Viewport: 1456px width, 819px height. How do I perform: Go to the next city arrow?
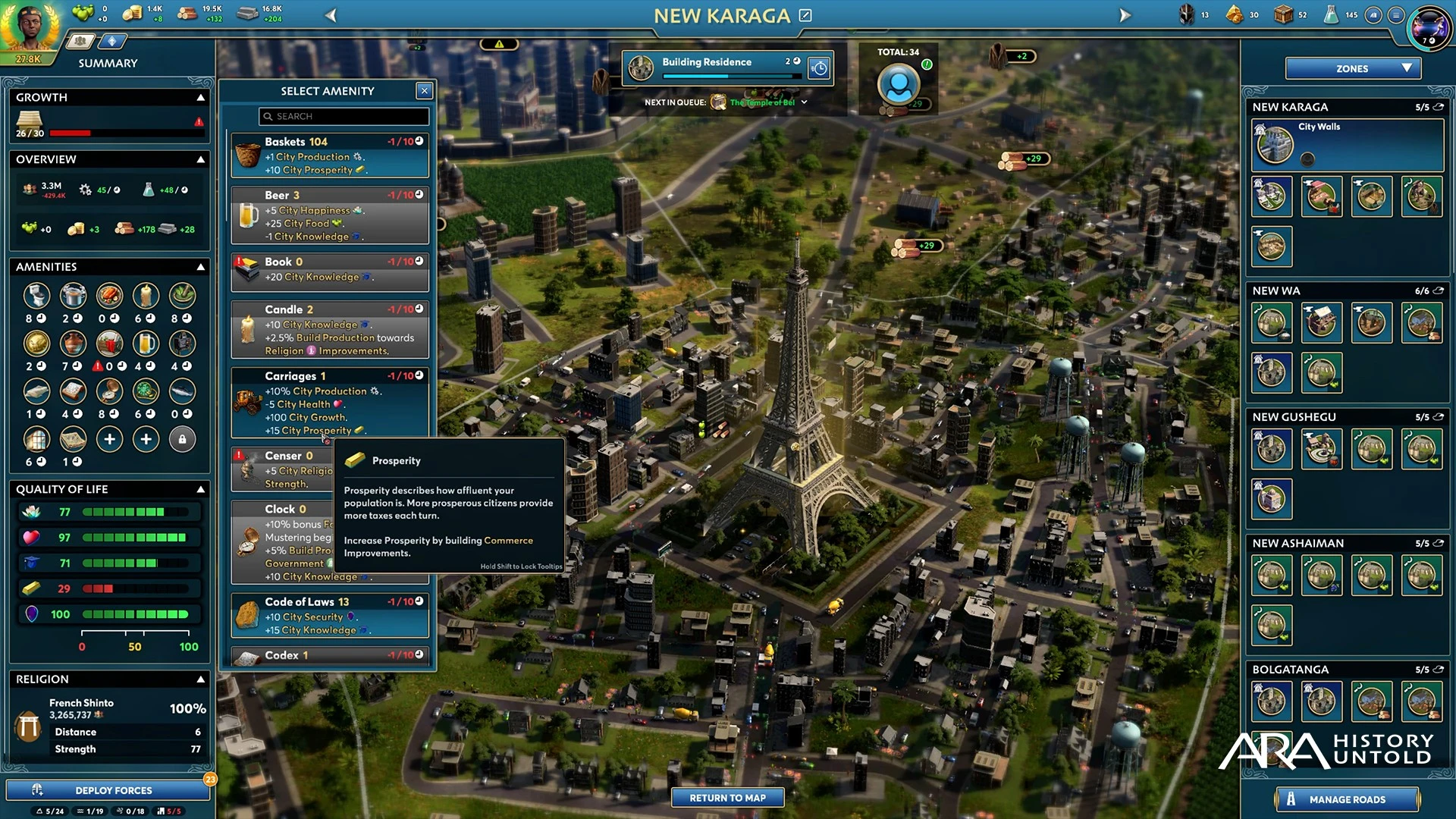click(x=1125, y=15)
